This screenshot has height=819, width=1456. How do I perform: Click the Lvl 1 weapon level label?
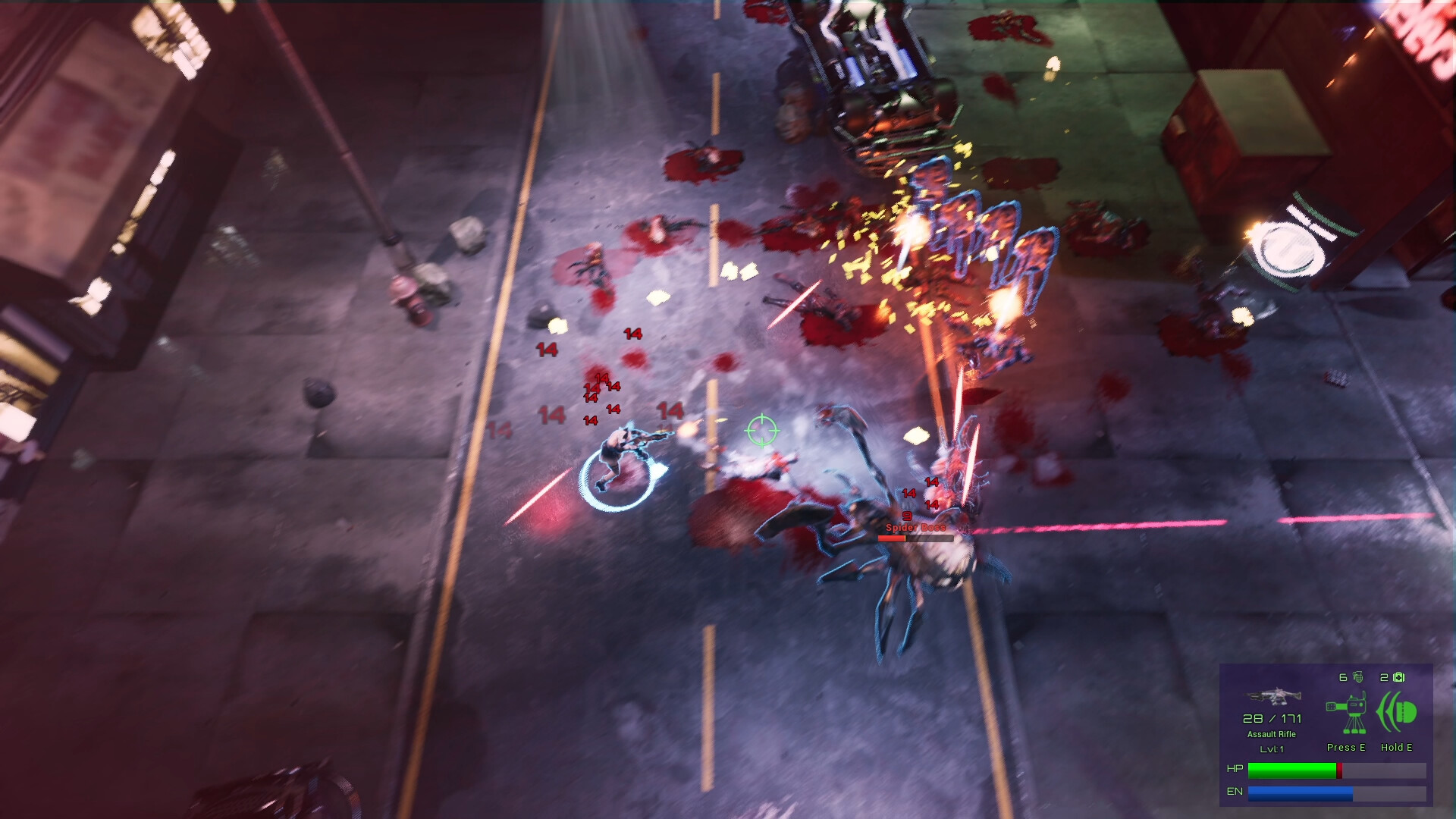[1271, 749]
